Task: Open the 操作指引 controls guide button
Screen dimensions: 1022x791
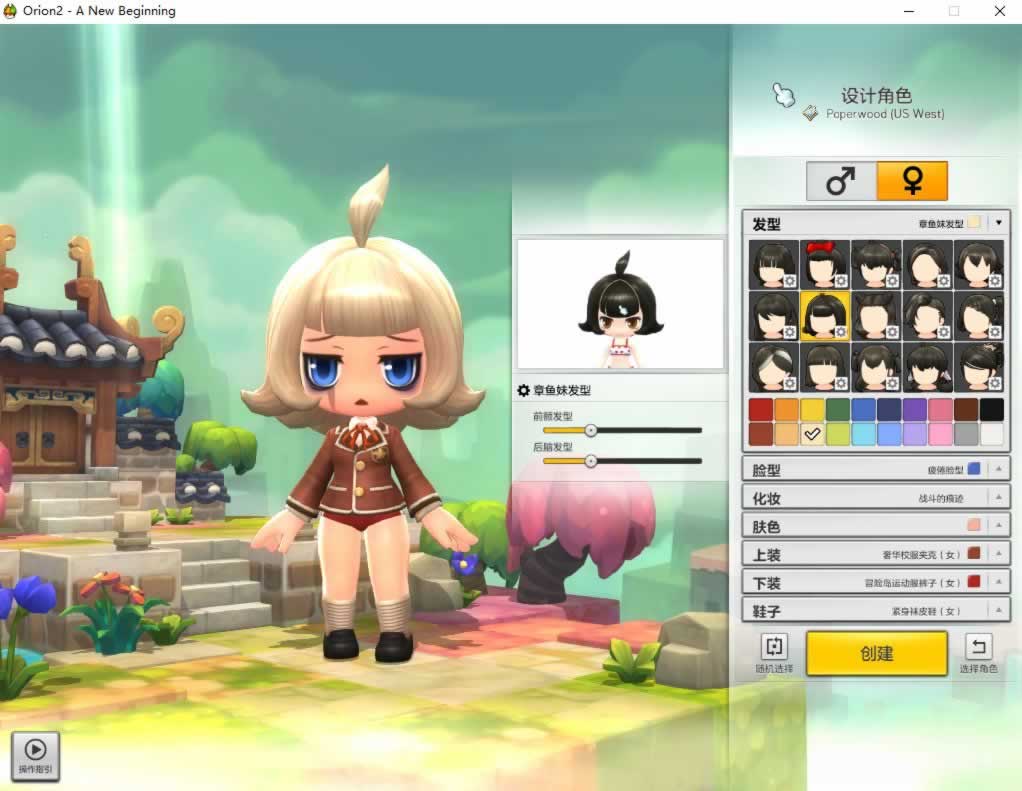Action: tap(35, 754)
